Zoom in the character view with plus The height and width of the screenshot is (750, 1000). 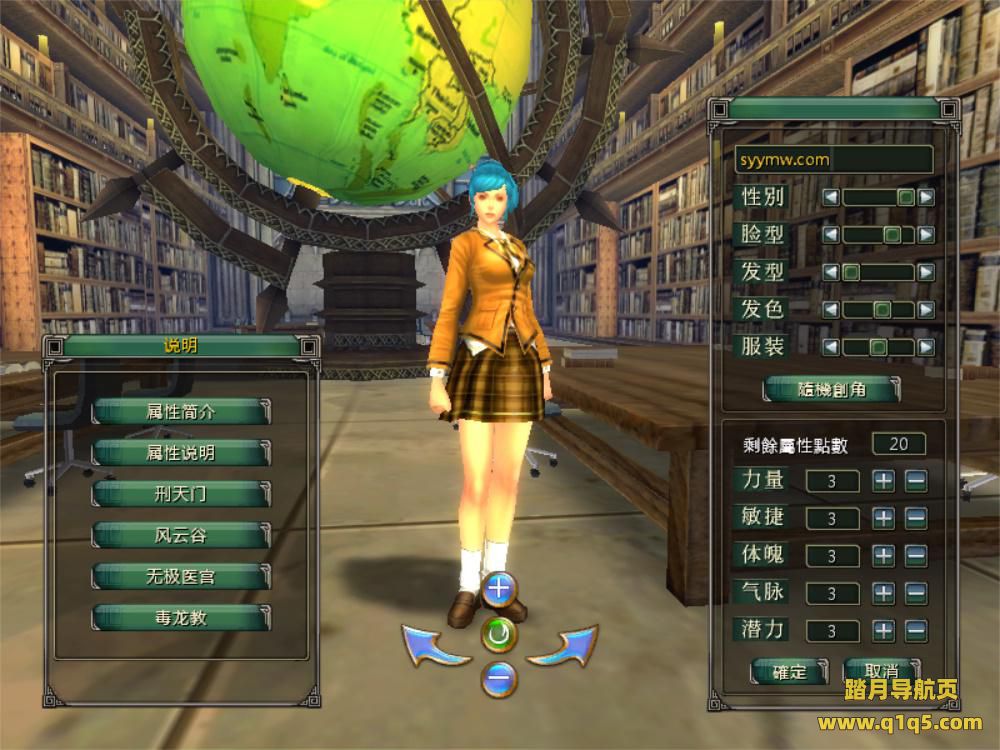pyautogui.click(x=498, y=589)
